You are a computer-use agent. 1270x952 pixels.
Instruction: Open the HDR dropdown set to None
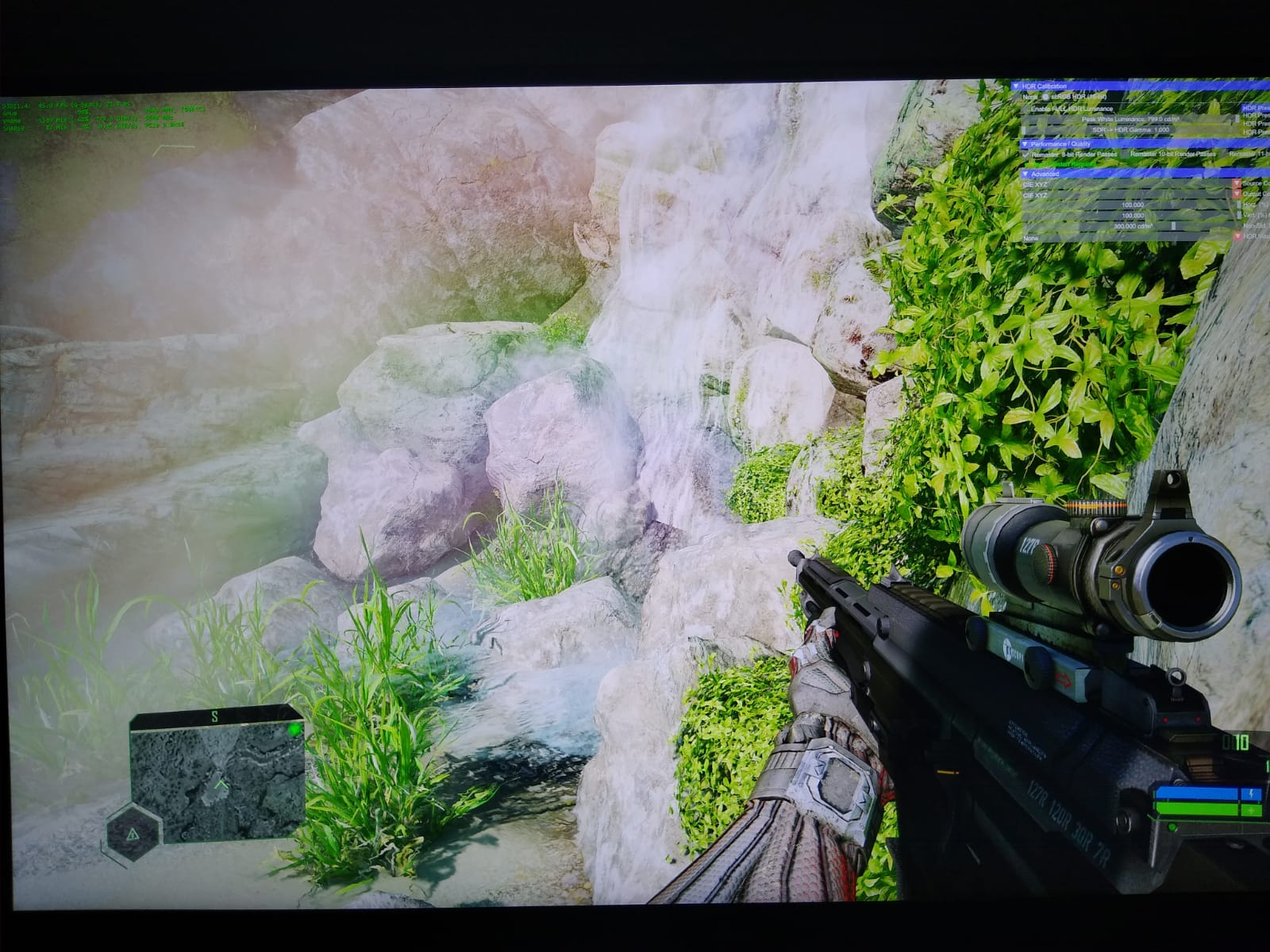click(1236, 237)
